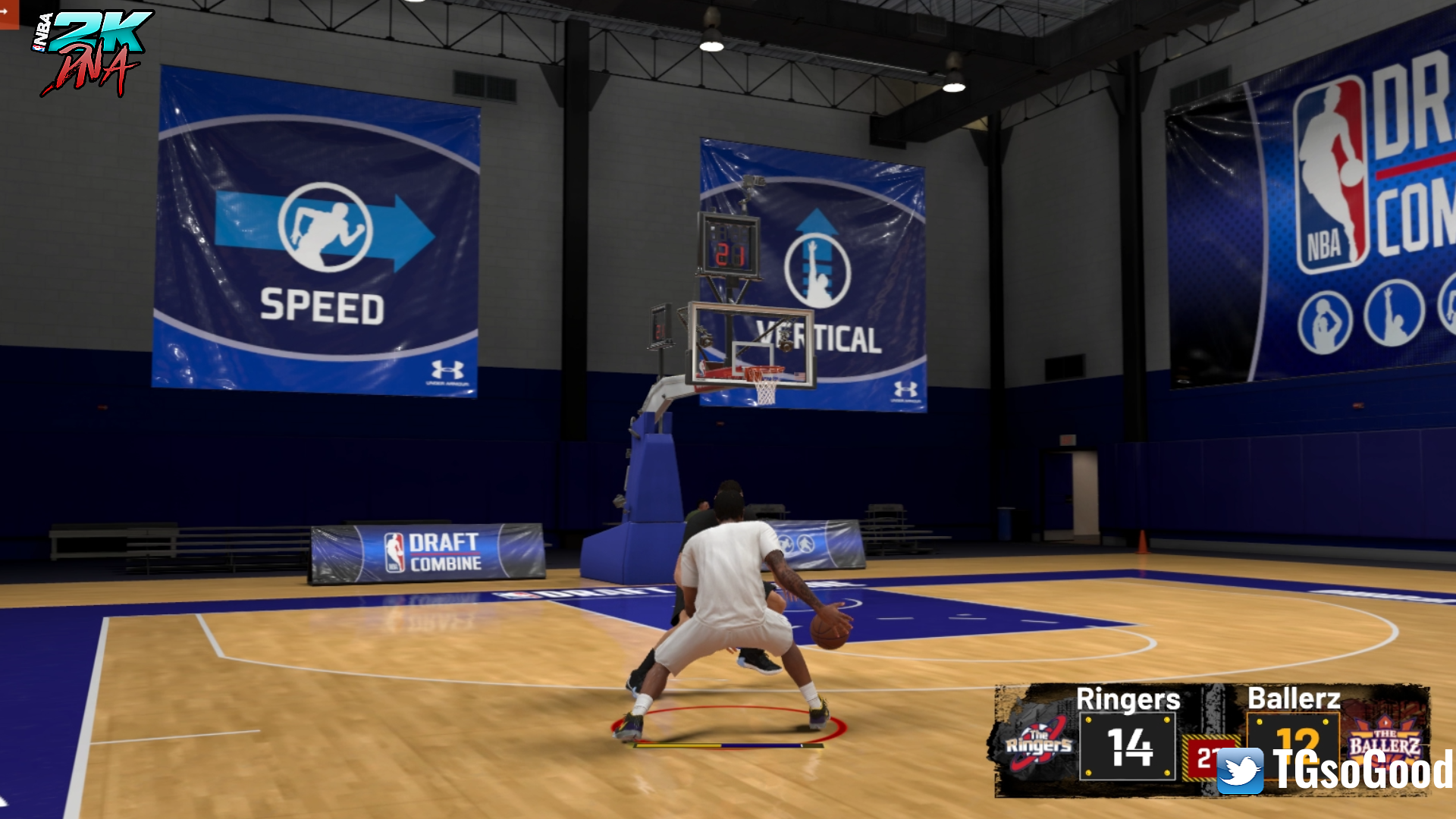Select the VERTICAL banner arrow

click(x=815, y=220)
